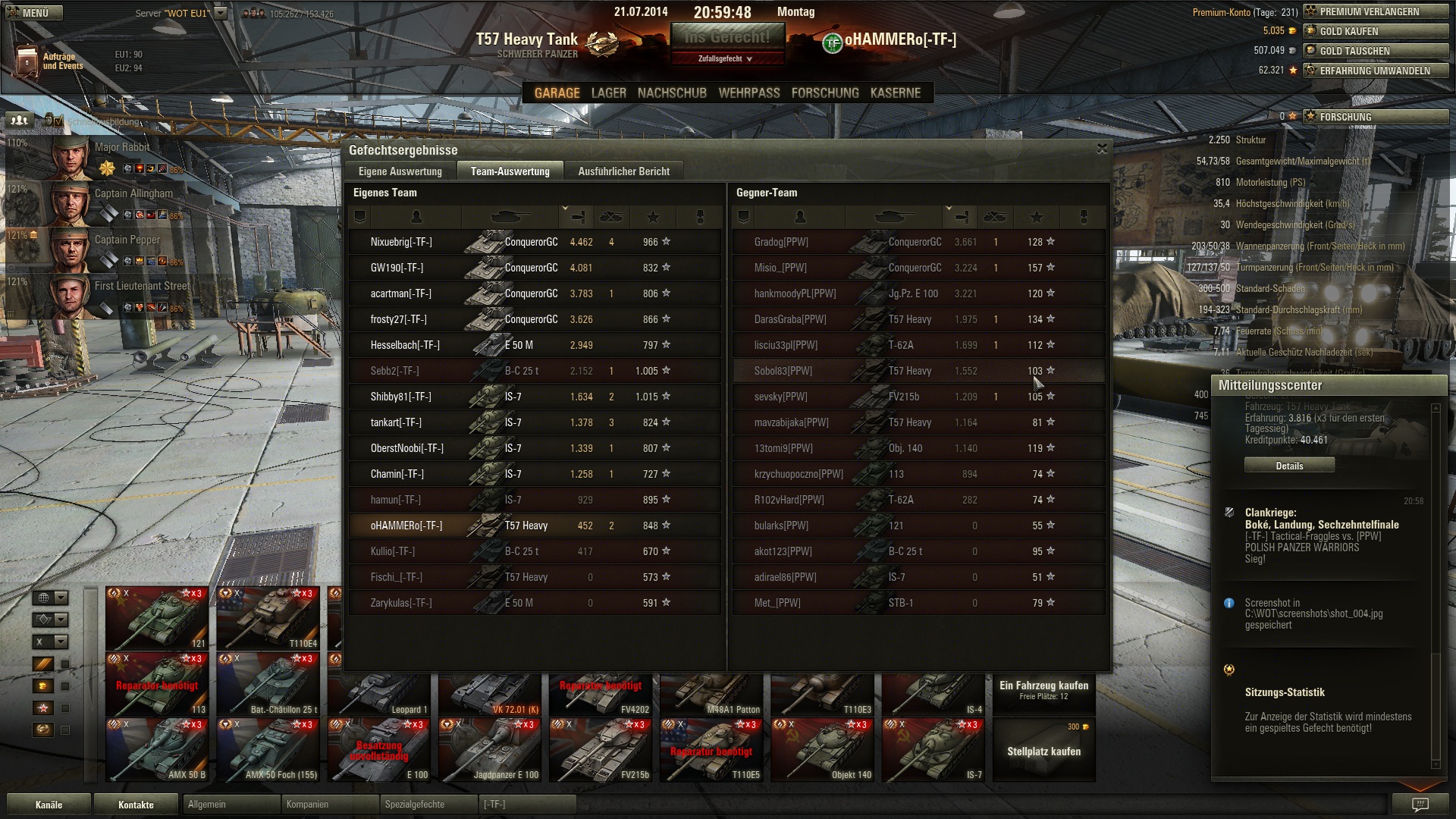Open the KASERNE barracks menu
1456x819 pixels.
896,93
